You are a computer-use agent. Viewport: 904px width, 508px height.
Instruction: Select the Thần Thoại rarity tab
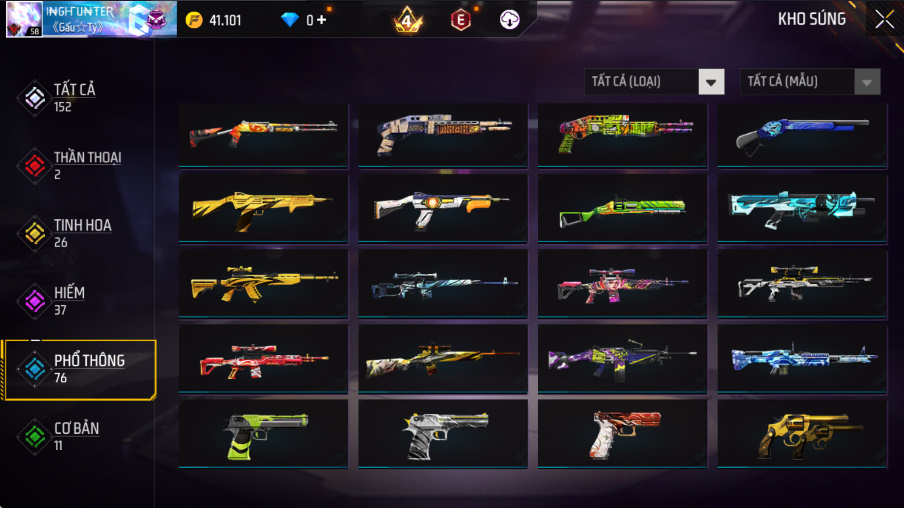(86, 165)
